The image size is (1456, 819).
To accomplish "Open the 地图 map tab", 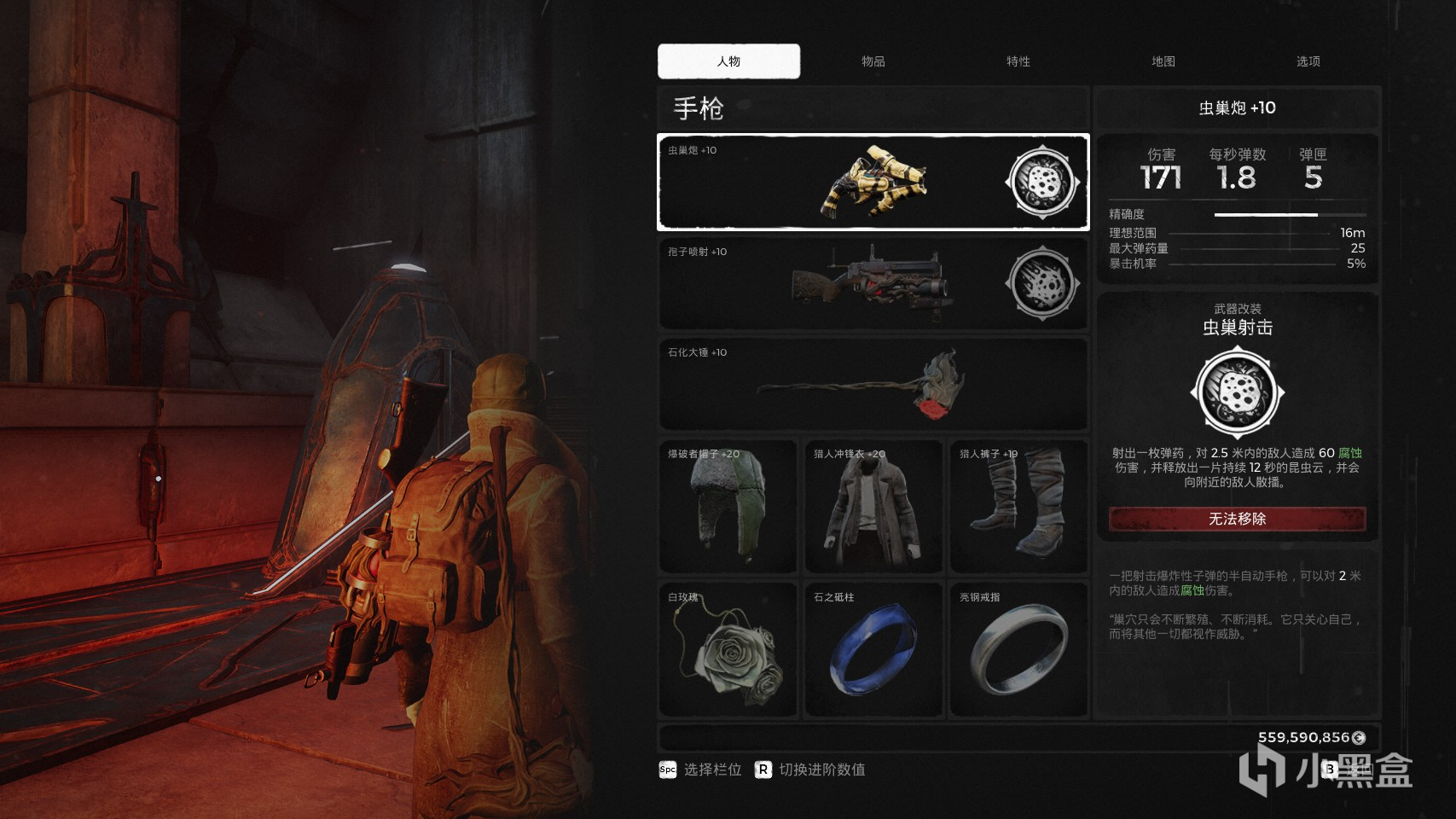I will click(1163, 61).
